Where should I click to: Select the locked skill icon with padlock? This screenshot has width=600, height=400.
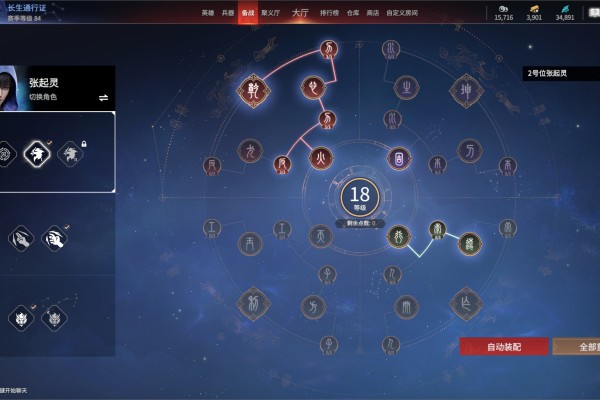point(70,152)
